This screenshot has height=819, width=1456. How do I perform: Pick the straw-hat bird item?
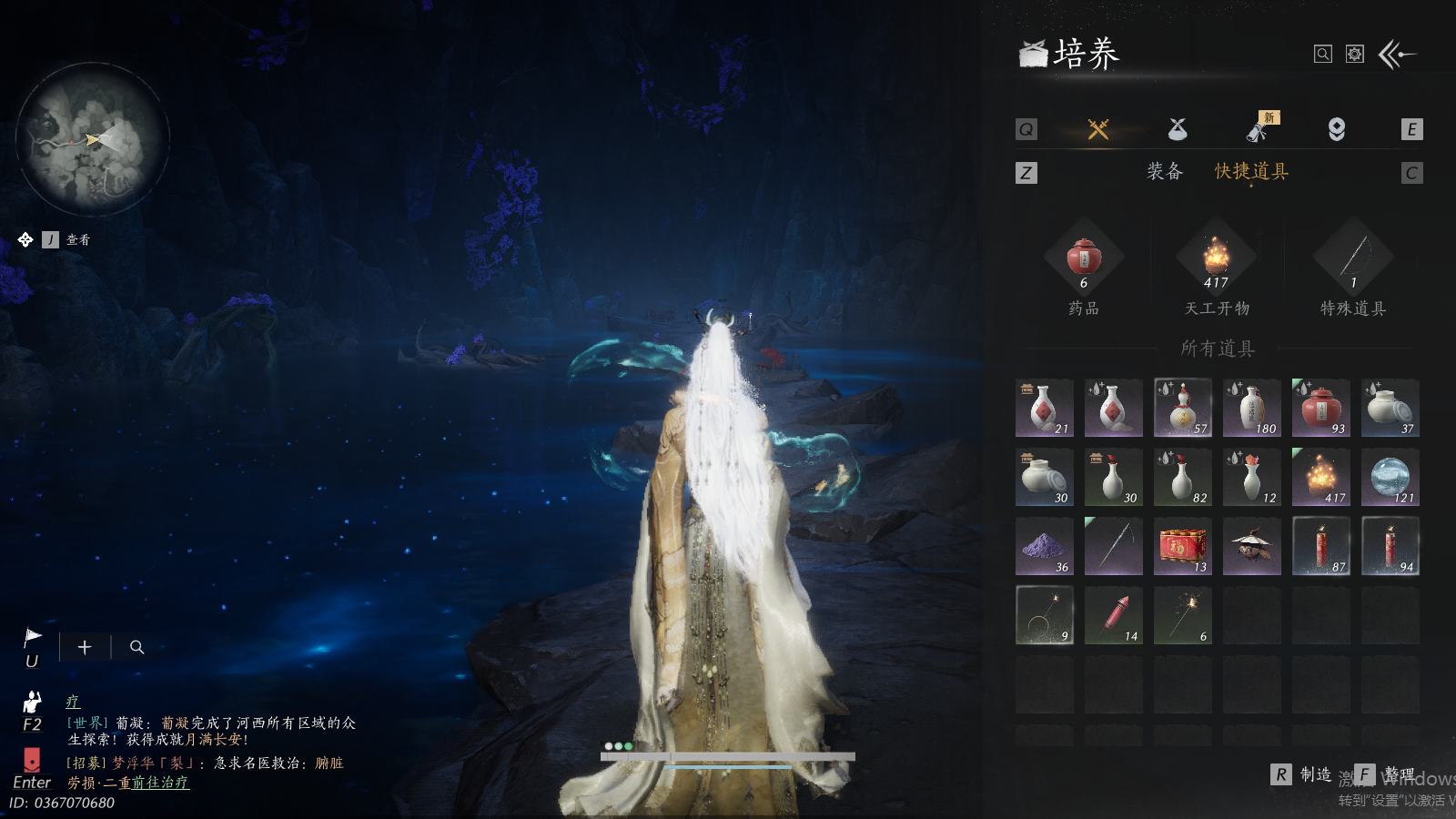[1251, 546]
